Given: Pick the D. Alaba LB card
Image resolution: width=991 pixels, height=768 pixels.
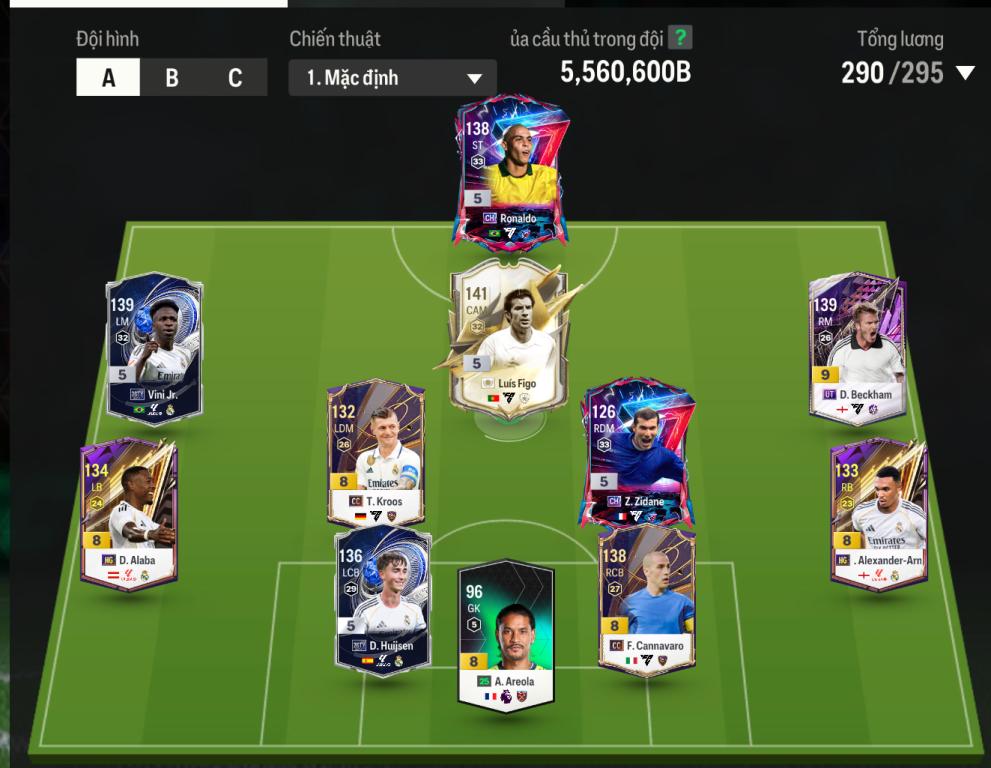Looking at the screenshot, I should coord(128,512).
